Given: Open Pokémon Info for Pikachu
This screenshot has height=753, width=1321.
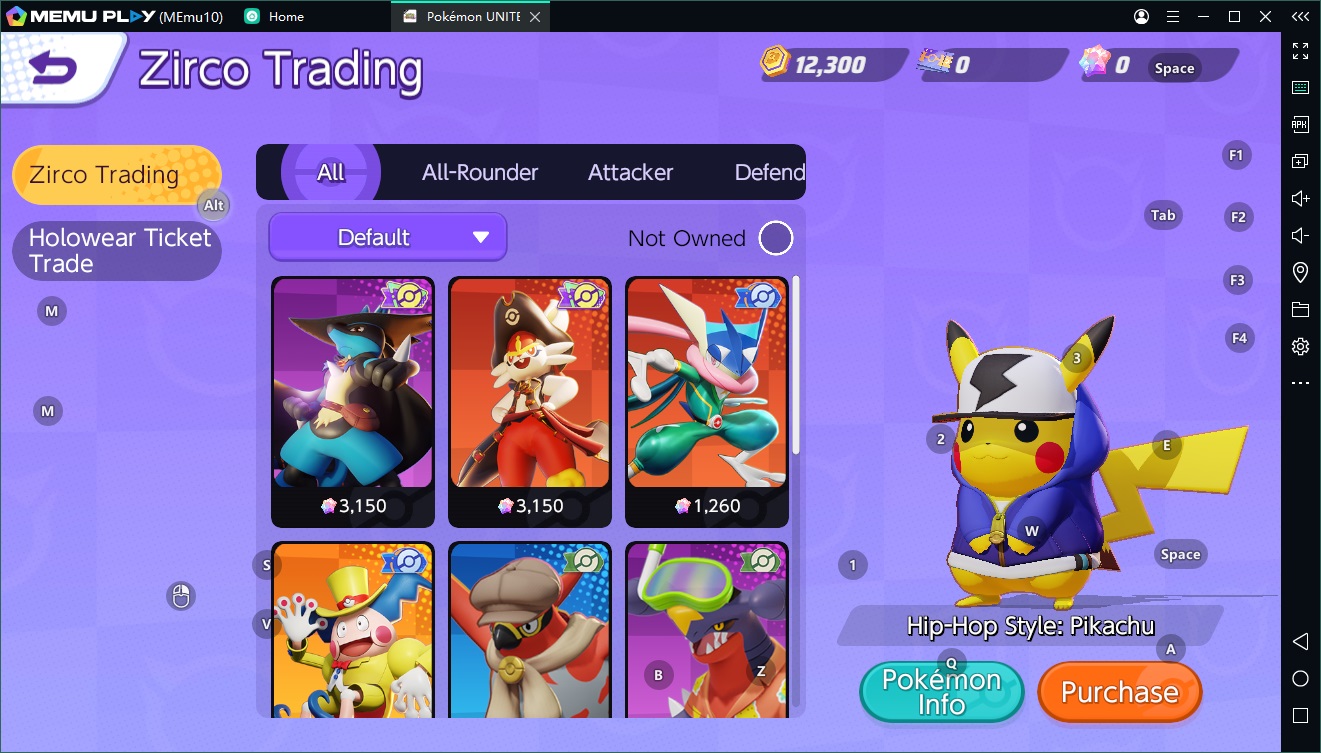Looking at the screenshot, I should point(941,692).
